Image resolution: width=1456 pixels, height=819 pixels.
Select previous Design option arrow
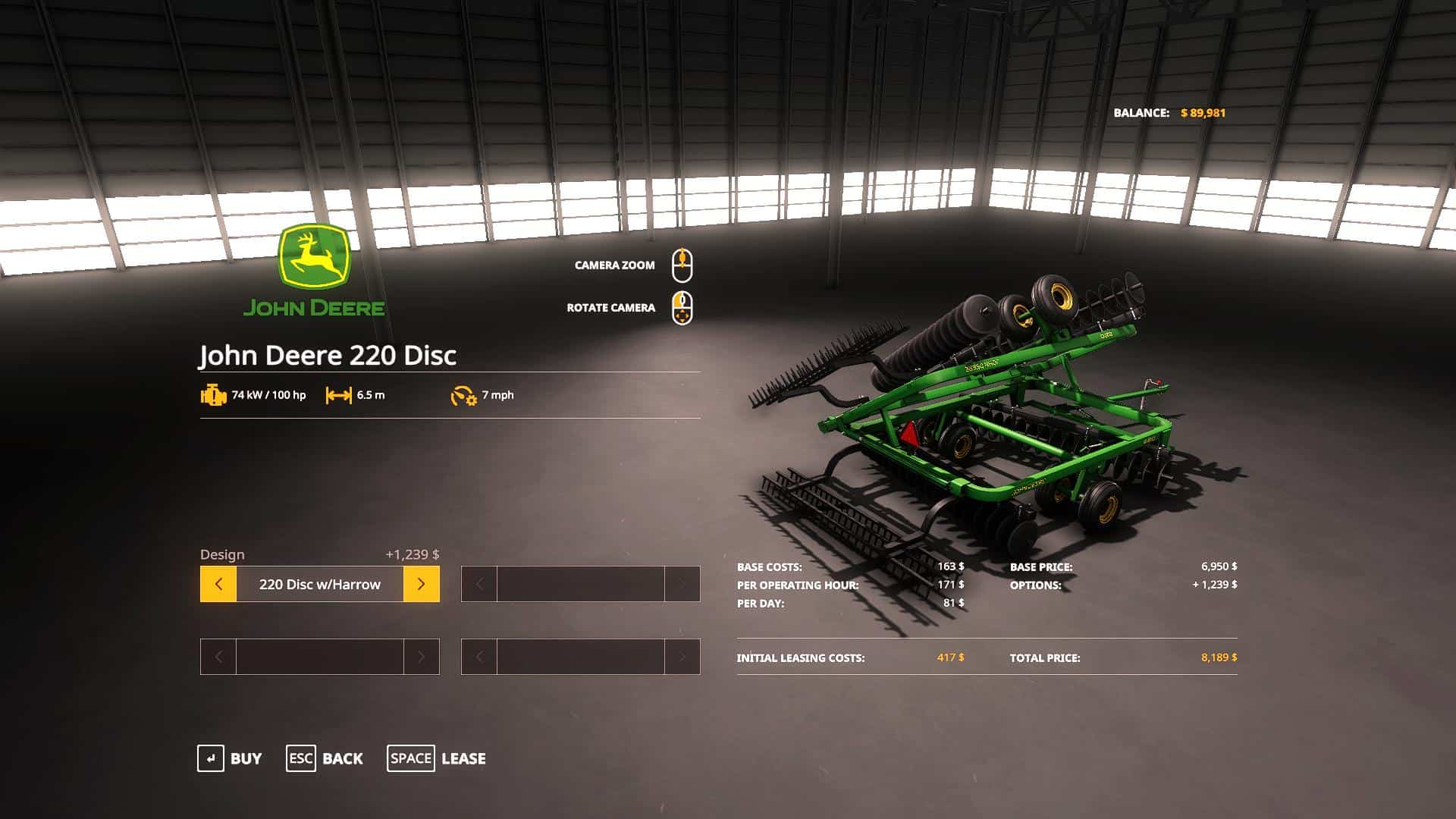[x=218, y=584]
